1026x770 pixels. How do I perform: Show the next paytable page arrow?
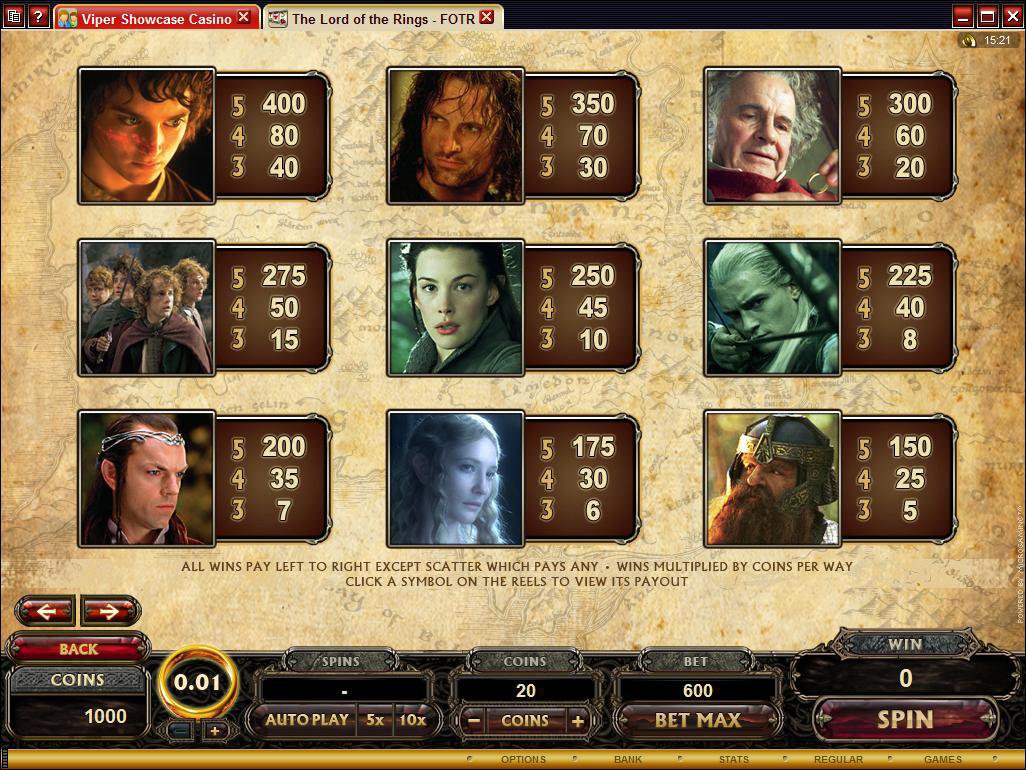coord(110,610)
